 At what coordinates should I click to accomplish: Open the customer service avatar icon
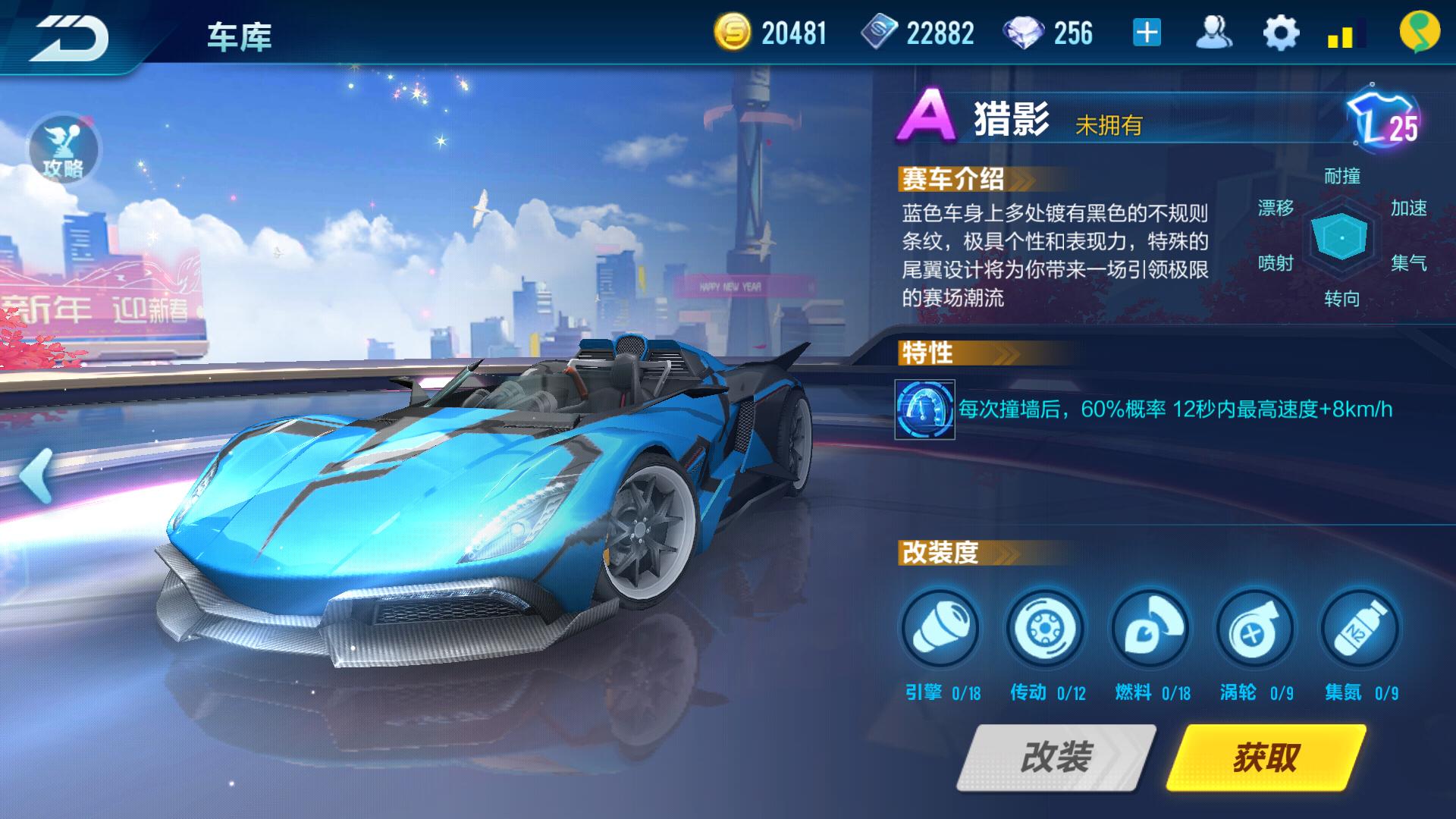pos(1216,32)
